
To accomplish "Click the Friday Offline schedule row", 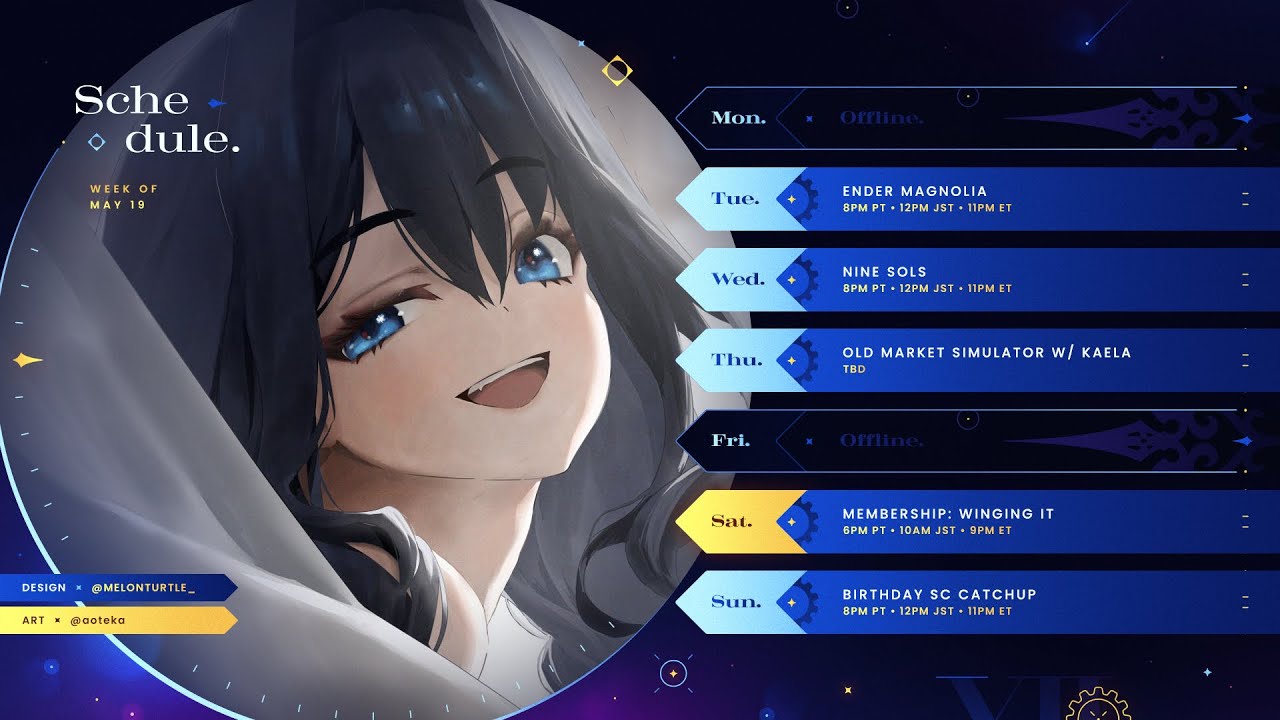I will [960, 441].
